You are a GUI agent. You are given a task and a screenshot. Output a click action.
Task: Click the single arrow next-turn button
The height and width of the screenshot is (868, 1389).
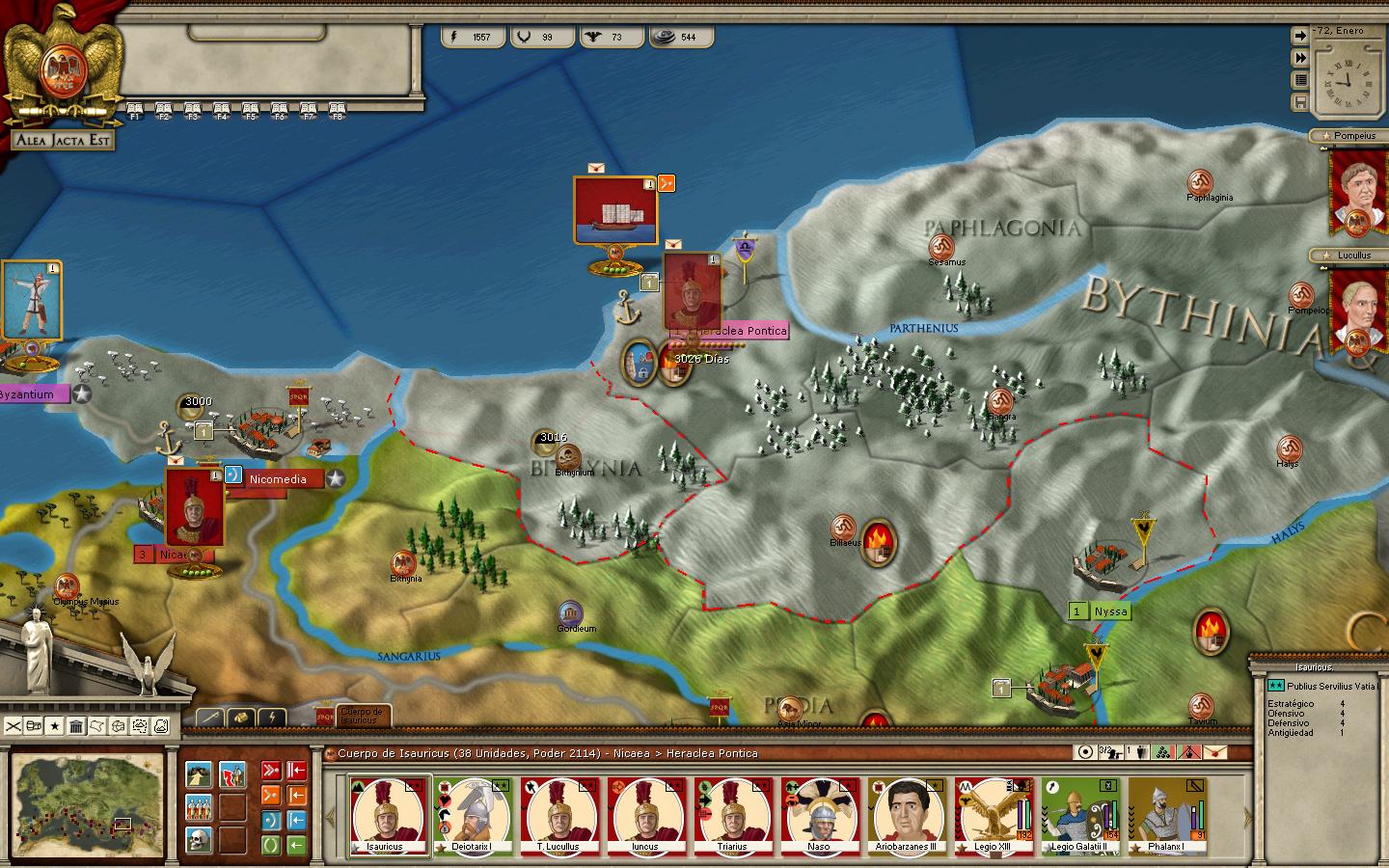tap(1300, 36)
